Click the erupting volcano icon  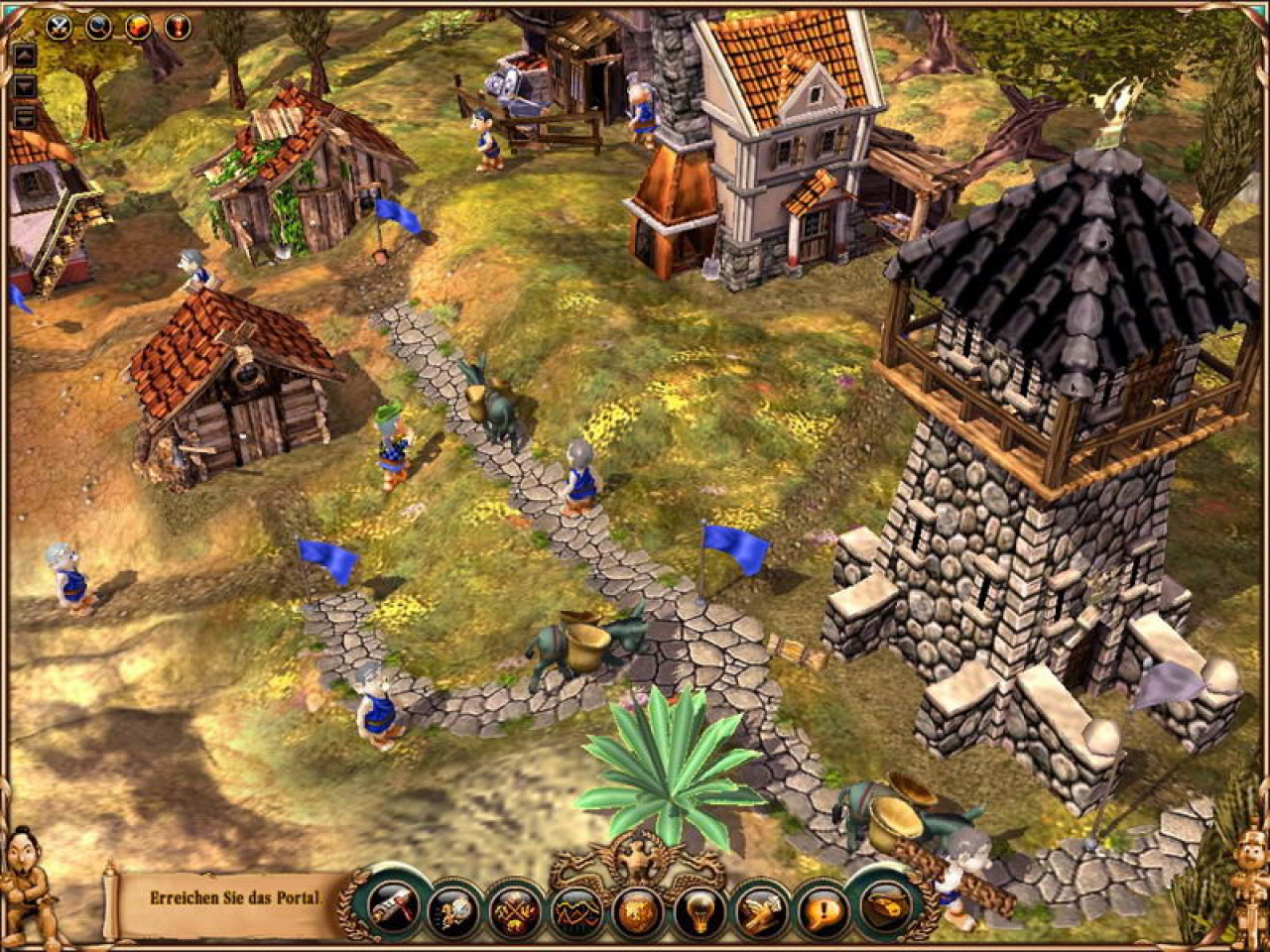(139, 27)
